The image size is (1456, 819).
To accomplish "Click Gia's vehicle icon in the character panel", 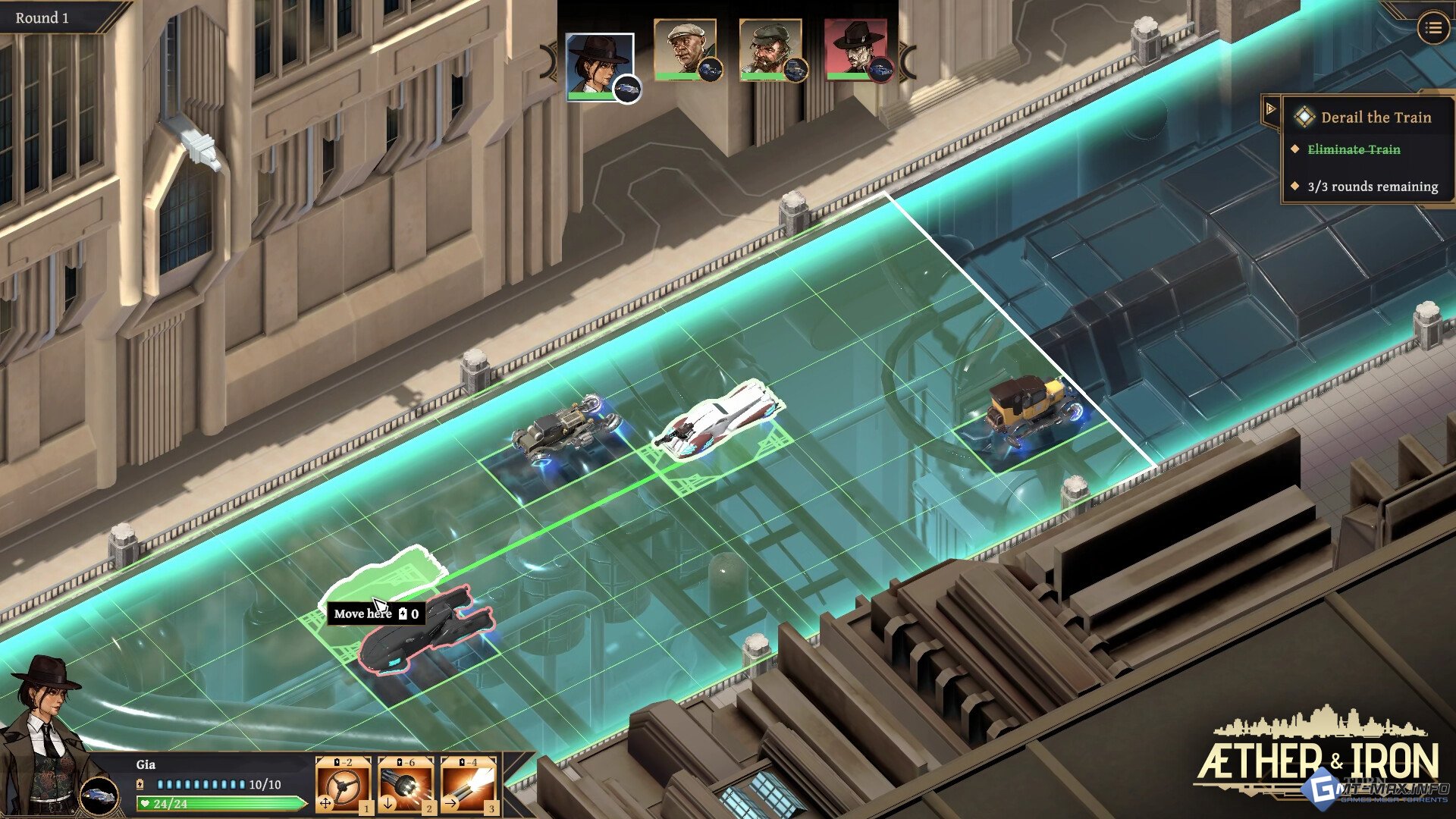I will coord(99,795).
